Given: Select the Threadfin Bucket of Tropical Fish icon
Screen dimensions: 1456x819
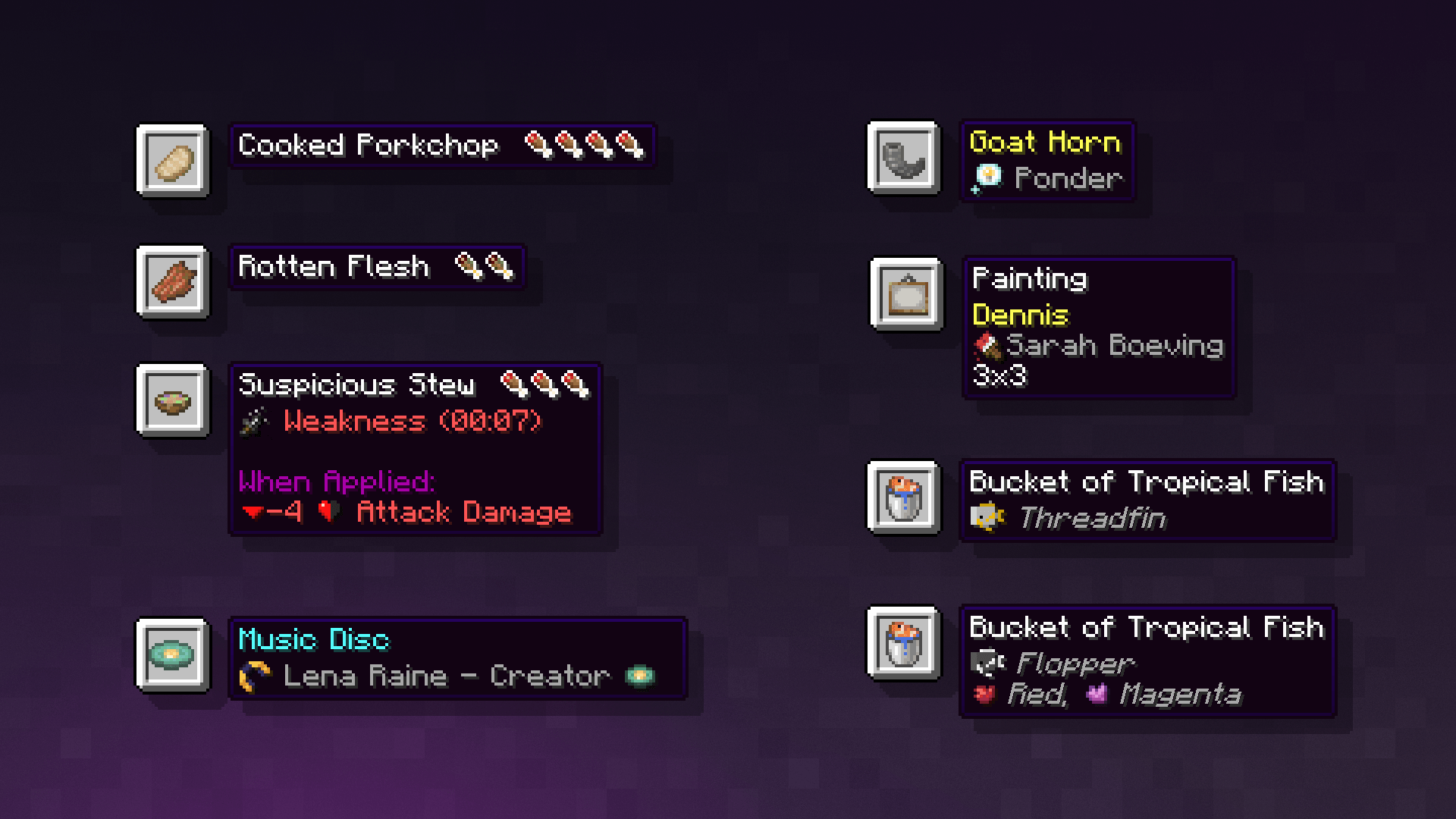Looking at the screenshot, I should [x=904, y=499].
